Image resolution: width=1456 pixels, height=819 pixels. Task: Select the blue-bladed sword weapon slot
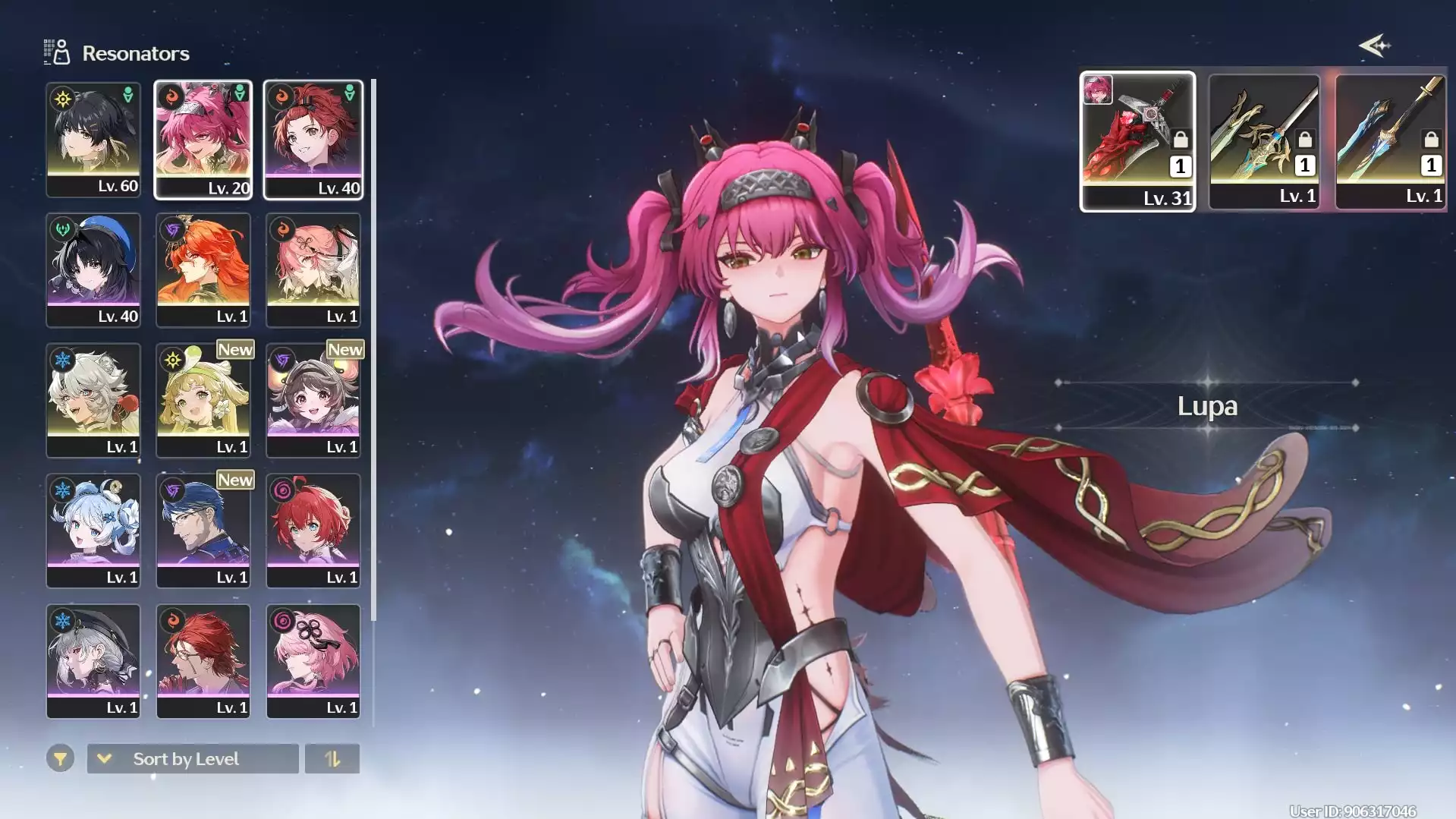(x=1391, y=141)
